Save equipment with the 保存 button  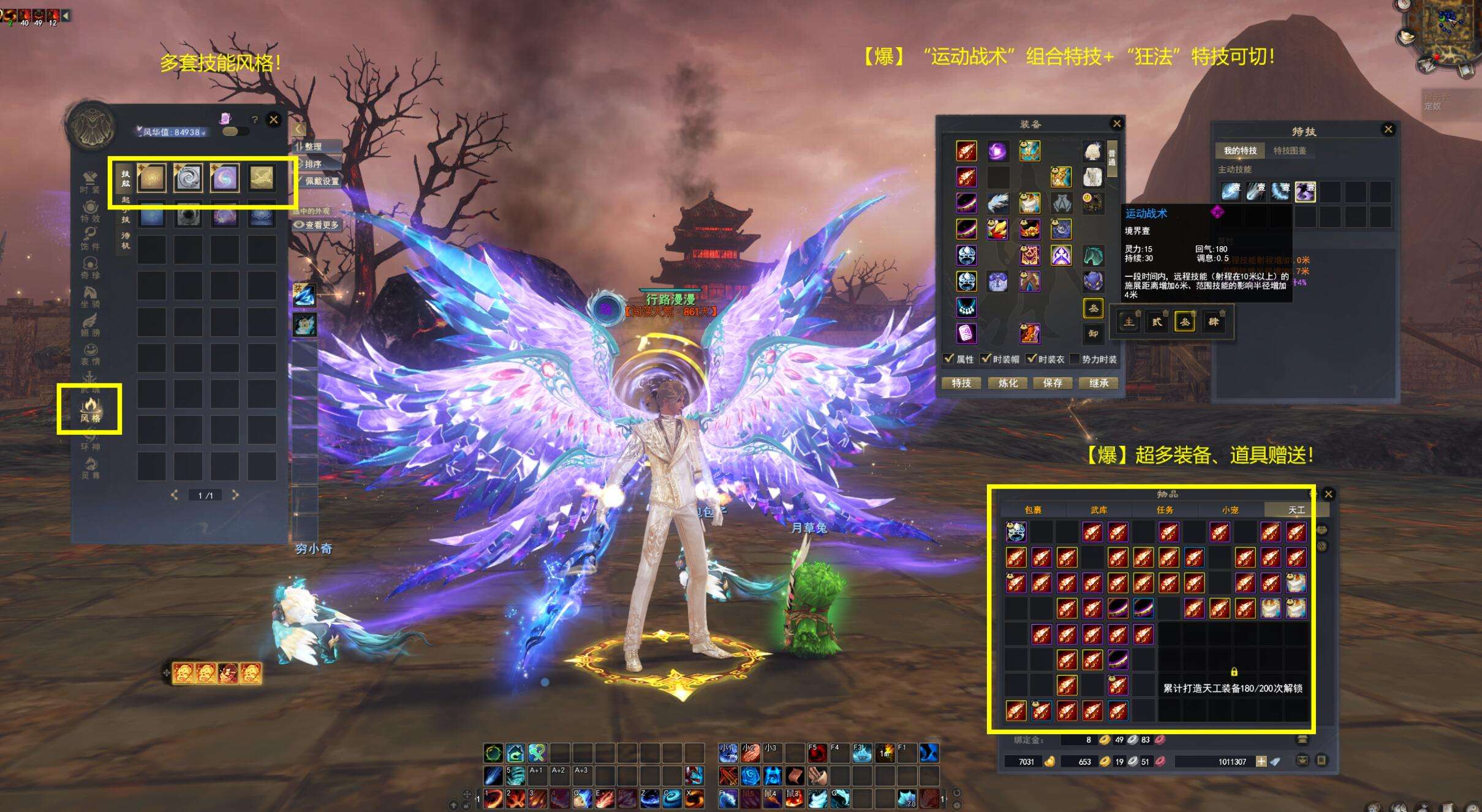coord(1053,383)
